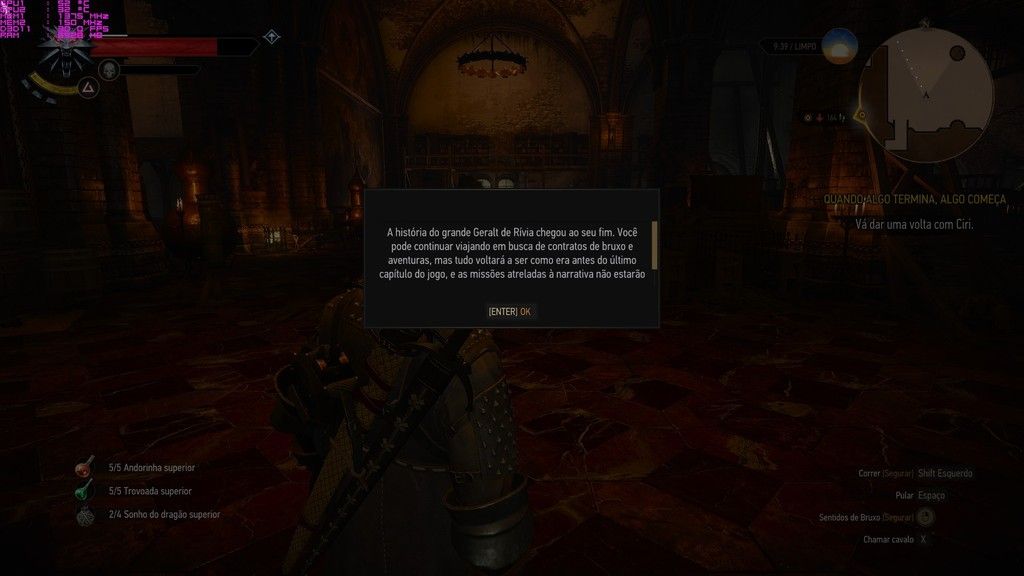Select the Andorinha superior potion slot
The height and width of the screenshot is (576, 1024).
click(85, 468)
